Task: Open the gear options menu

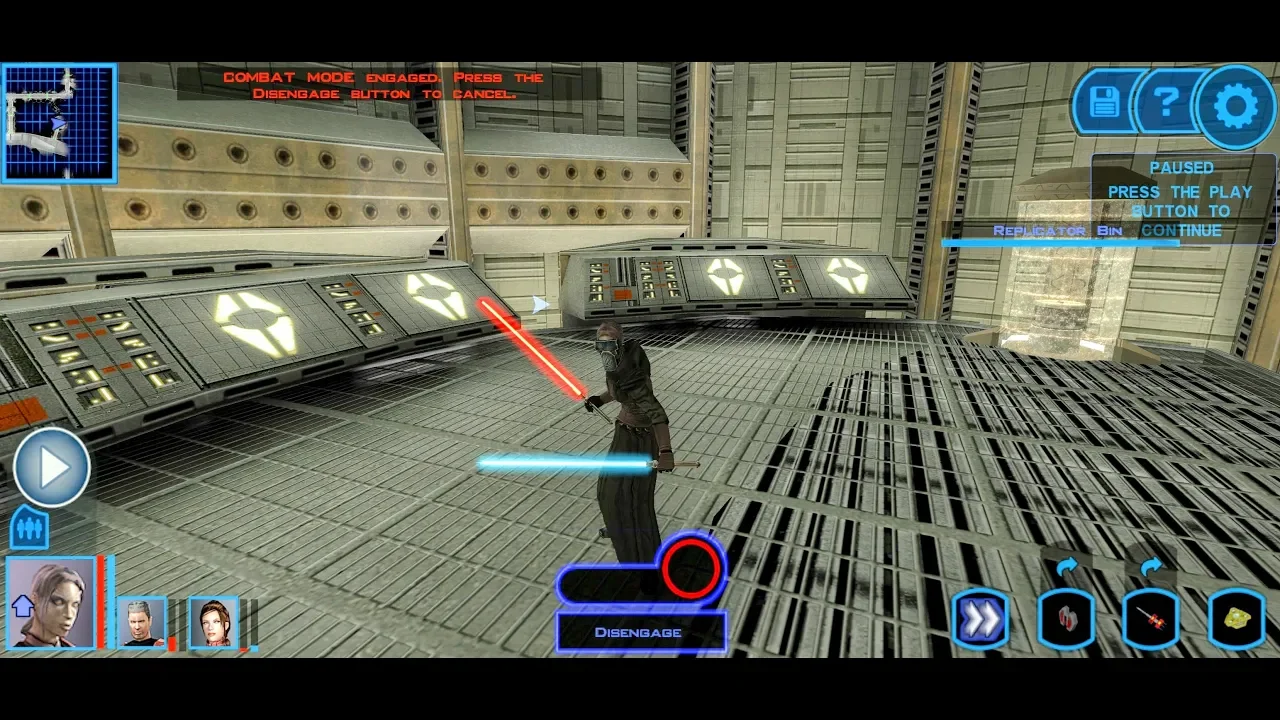Action: pyautogui.click(x=1236, y=106)
